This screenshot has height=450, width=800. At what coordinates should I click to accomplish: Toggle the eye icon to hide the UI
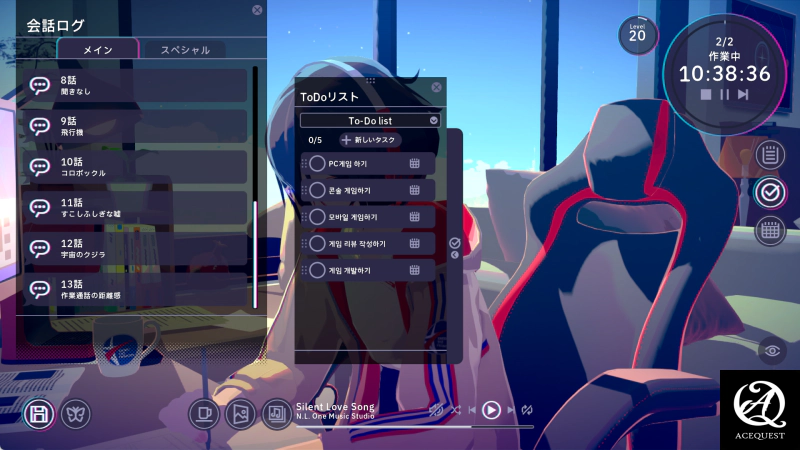pos(770,350)
